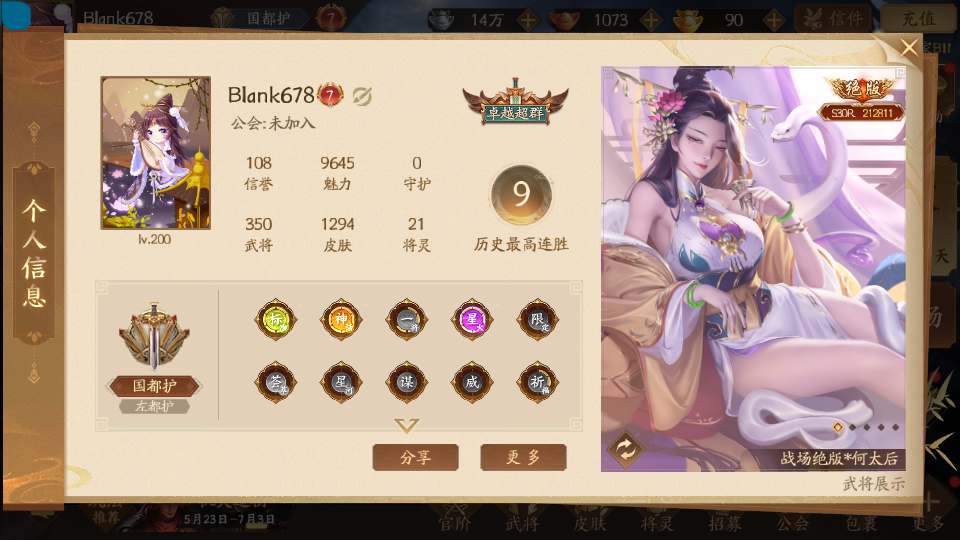Tap the 祈 badge icon
The height and width of the screenshot is (540, 960).
[537, 381]
